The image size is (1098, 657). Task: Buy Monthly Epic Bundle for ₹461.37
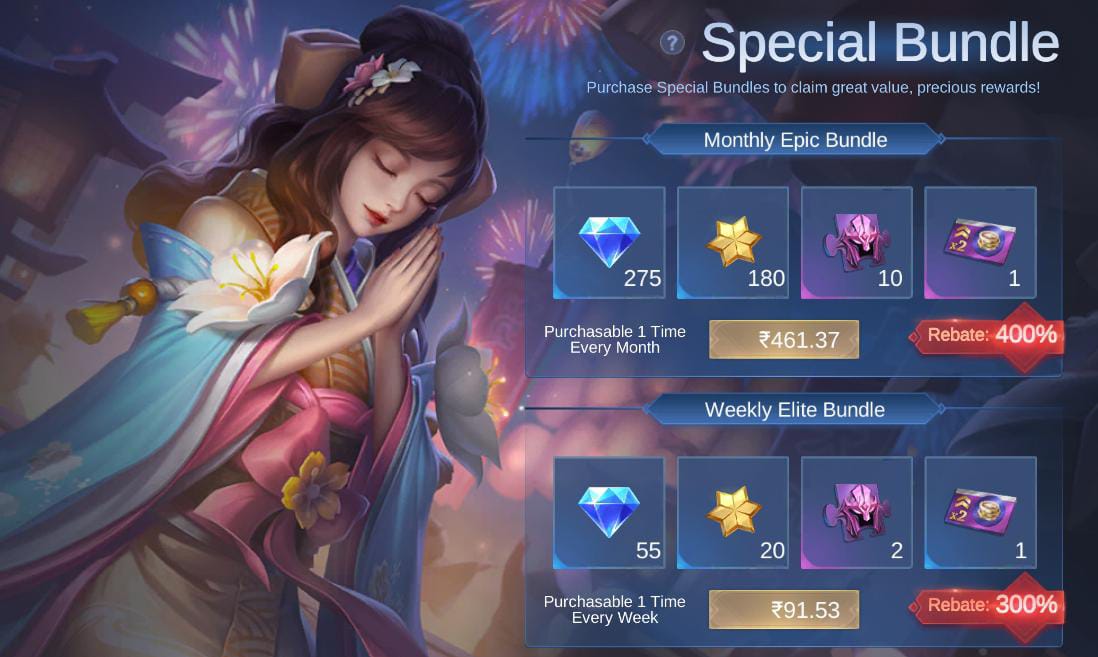784,339
